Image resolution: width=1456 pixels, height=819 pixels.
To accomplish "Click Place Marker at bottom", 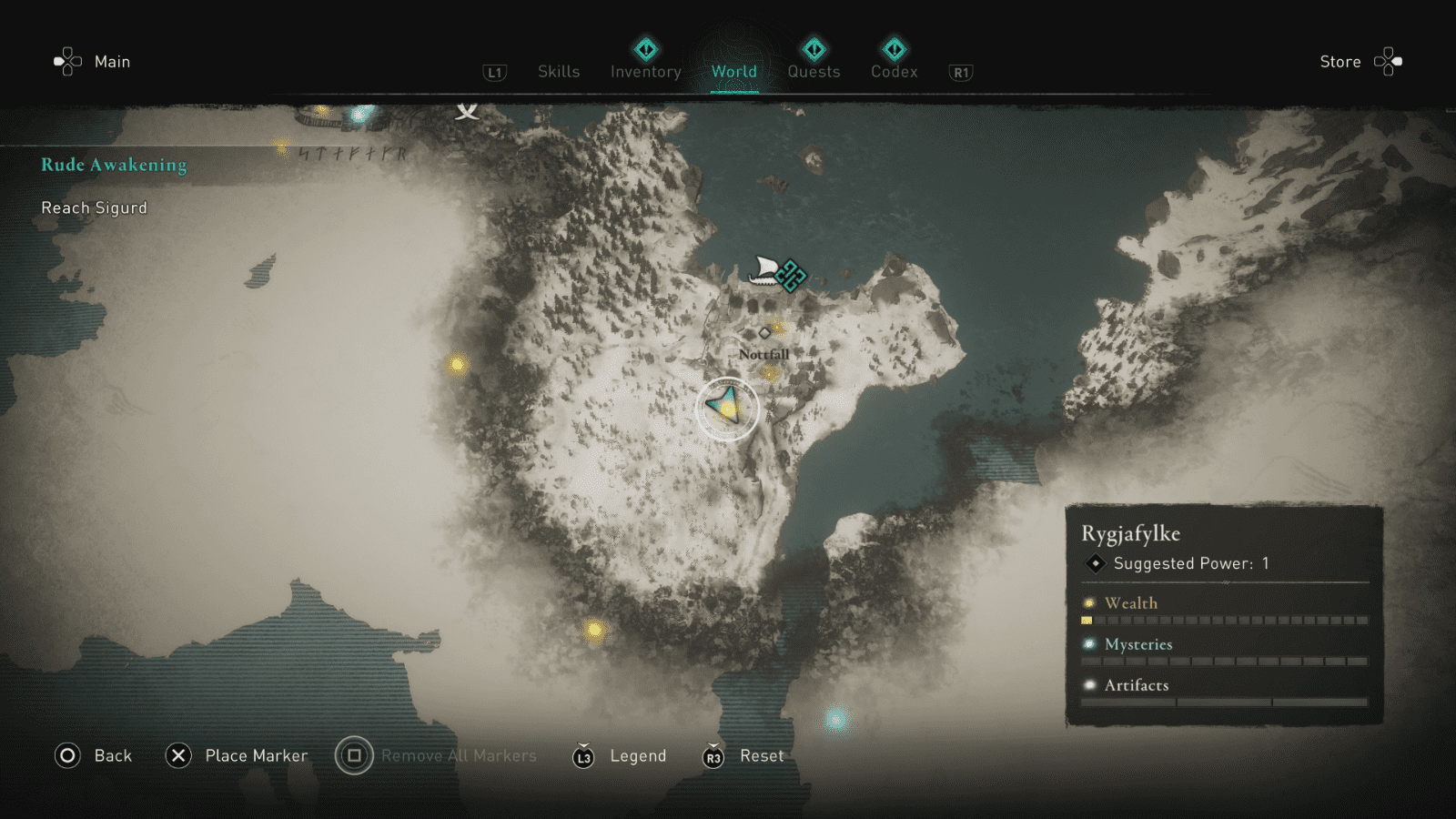I will pos(254,755).
